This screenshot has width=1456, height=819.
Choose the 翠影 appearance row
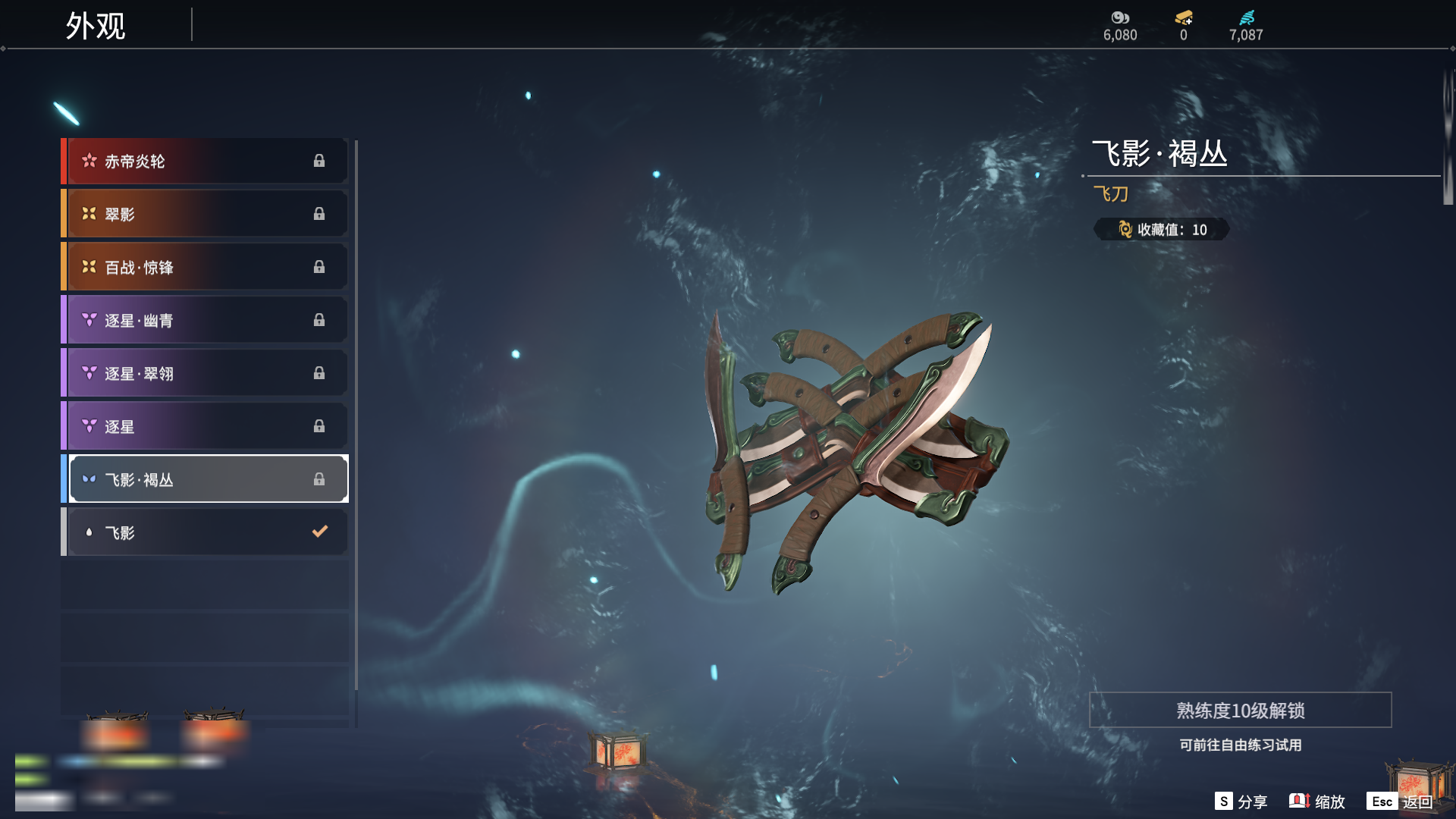[x=205, y=214]
